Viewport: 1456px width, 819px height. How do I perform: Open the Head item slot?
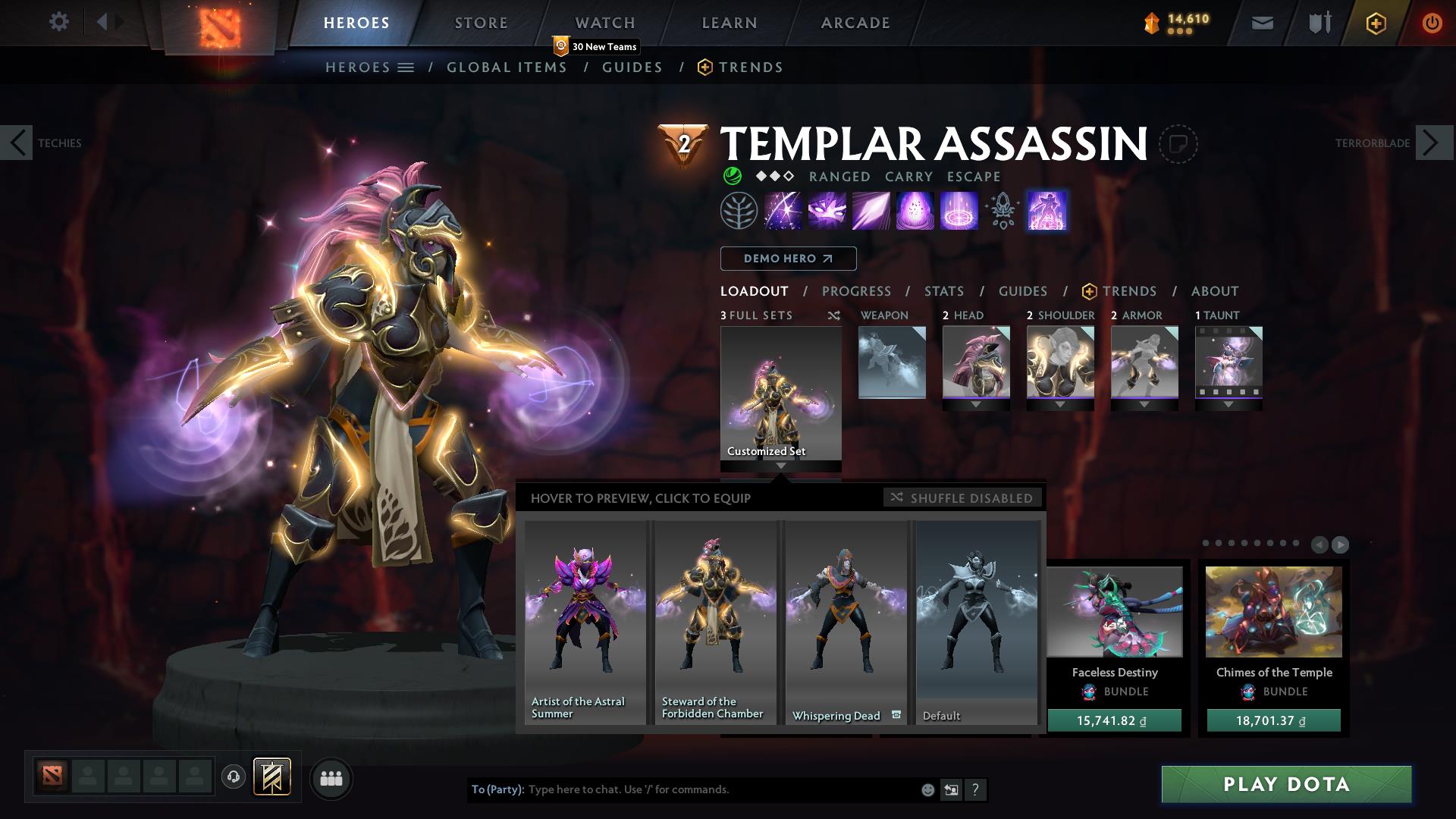tap(976, 362)
